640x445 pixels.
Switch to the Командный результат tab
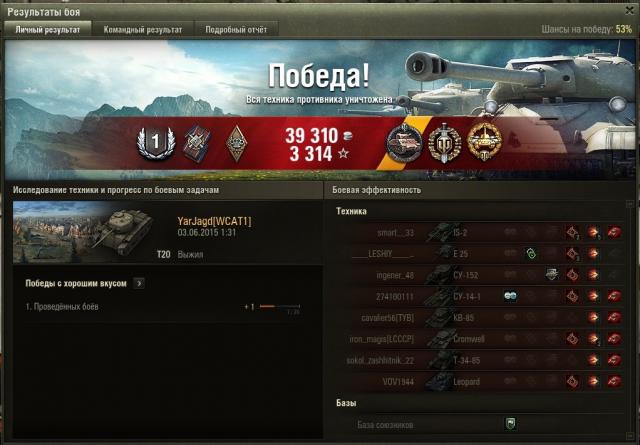(x=143, y=30)
